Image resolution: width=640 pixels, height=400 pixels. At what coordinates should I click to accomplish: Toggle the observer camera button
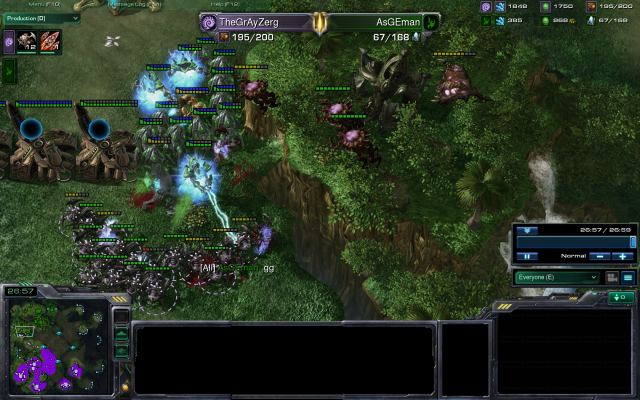(x=612, y=277)
